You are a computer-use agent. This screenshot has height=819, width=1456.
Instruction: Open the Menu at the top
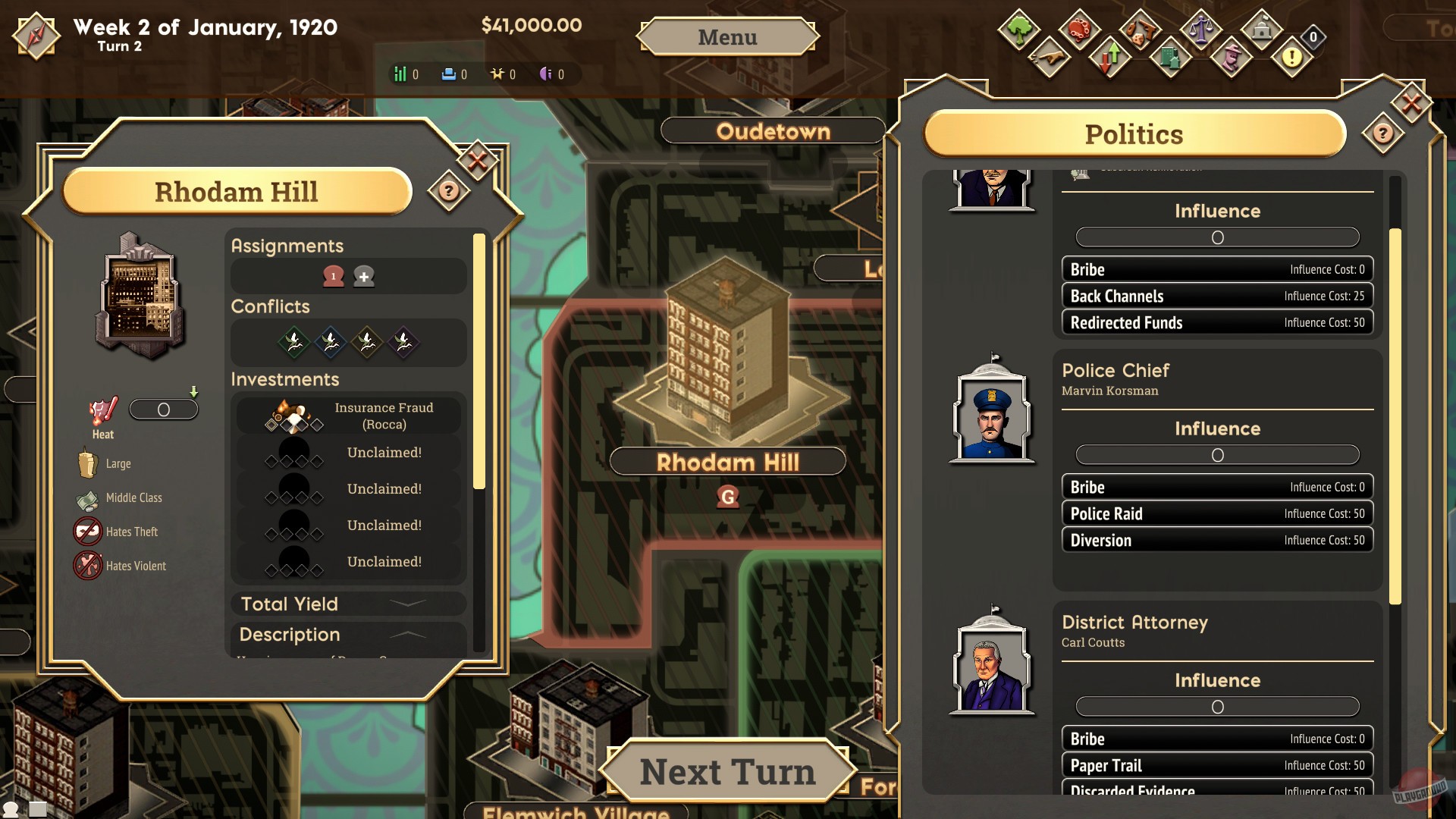click(x=727, y=36)
